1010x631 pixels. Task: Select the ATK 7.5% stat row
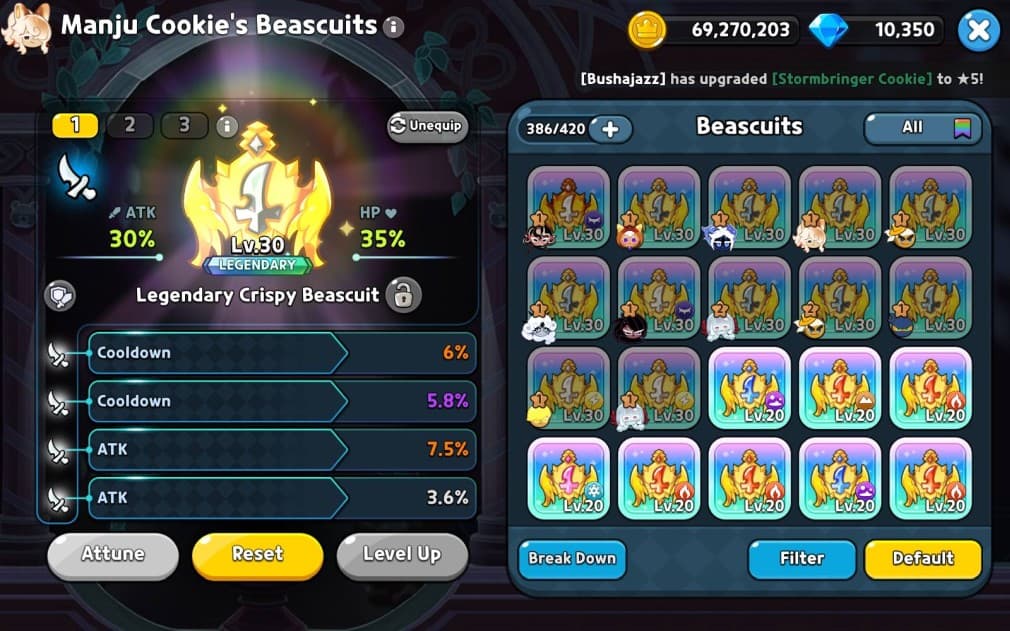[282, 449]
